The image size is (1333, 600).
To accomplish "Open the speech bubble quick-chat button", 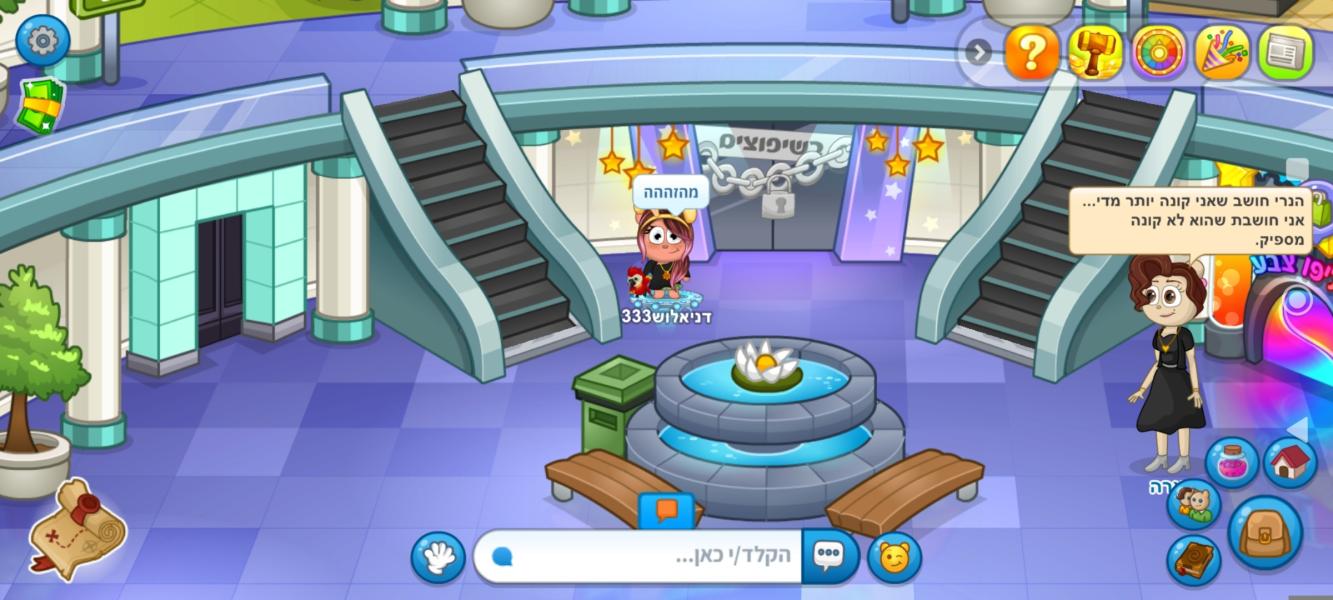I will pyautogui.click(x=830, y=557).
